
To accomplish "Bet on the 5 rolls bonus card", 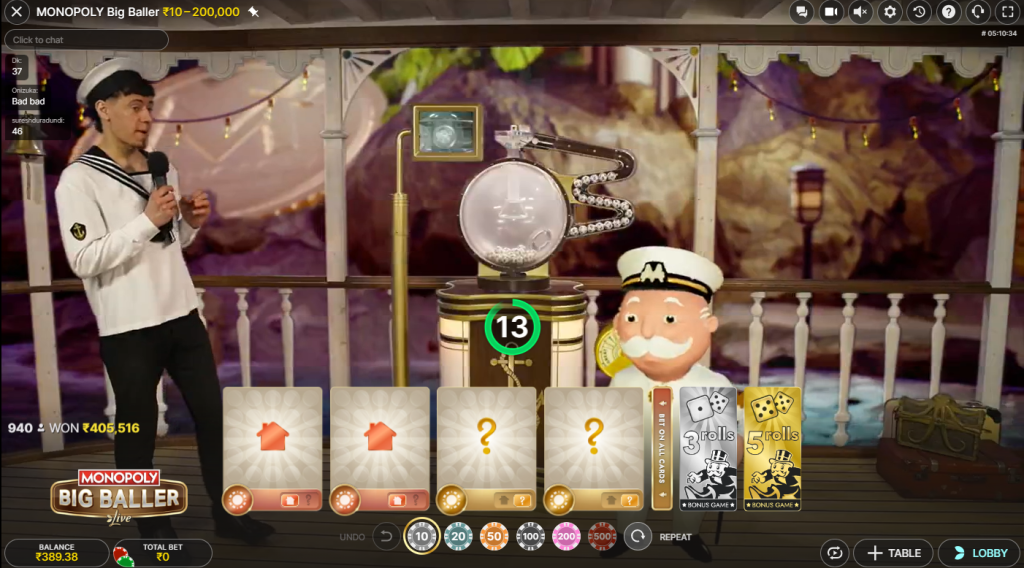I will pos(772,449).
